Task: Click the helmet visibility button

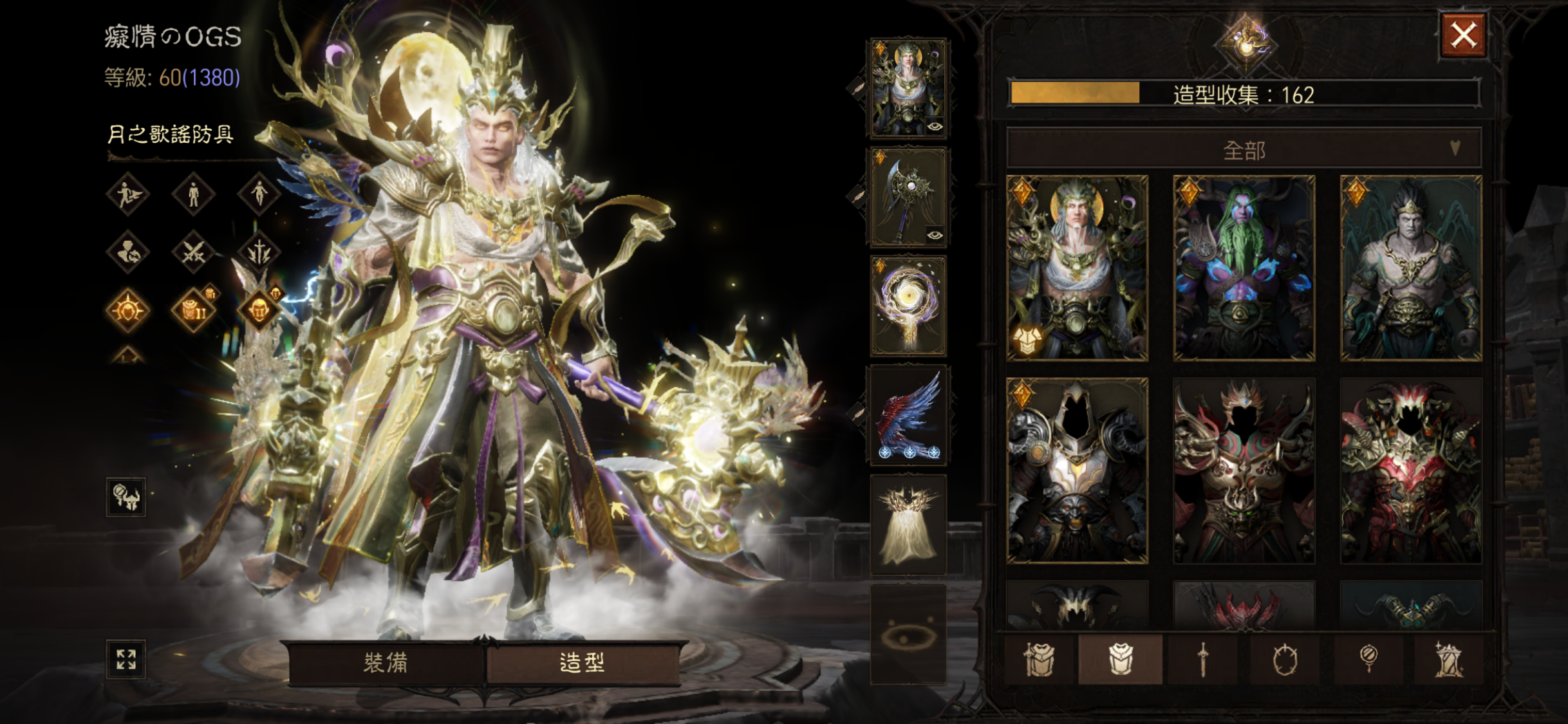Action: (126, 497)
